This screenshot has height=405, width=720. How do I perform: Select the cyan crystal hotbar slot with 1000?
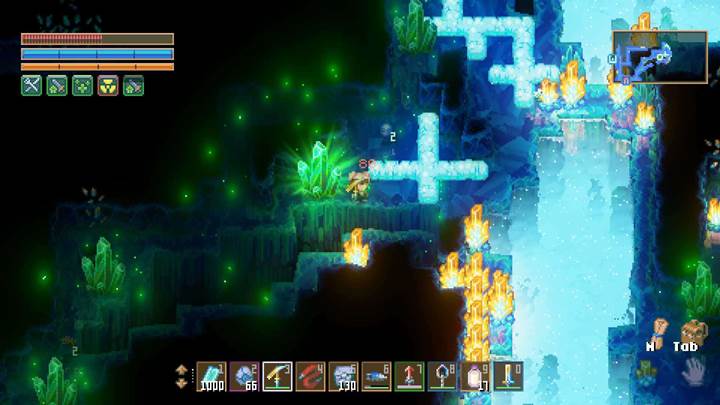point(212,375)
